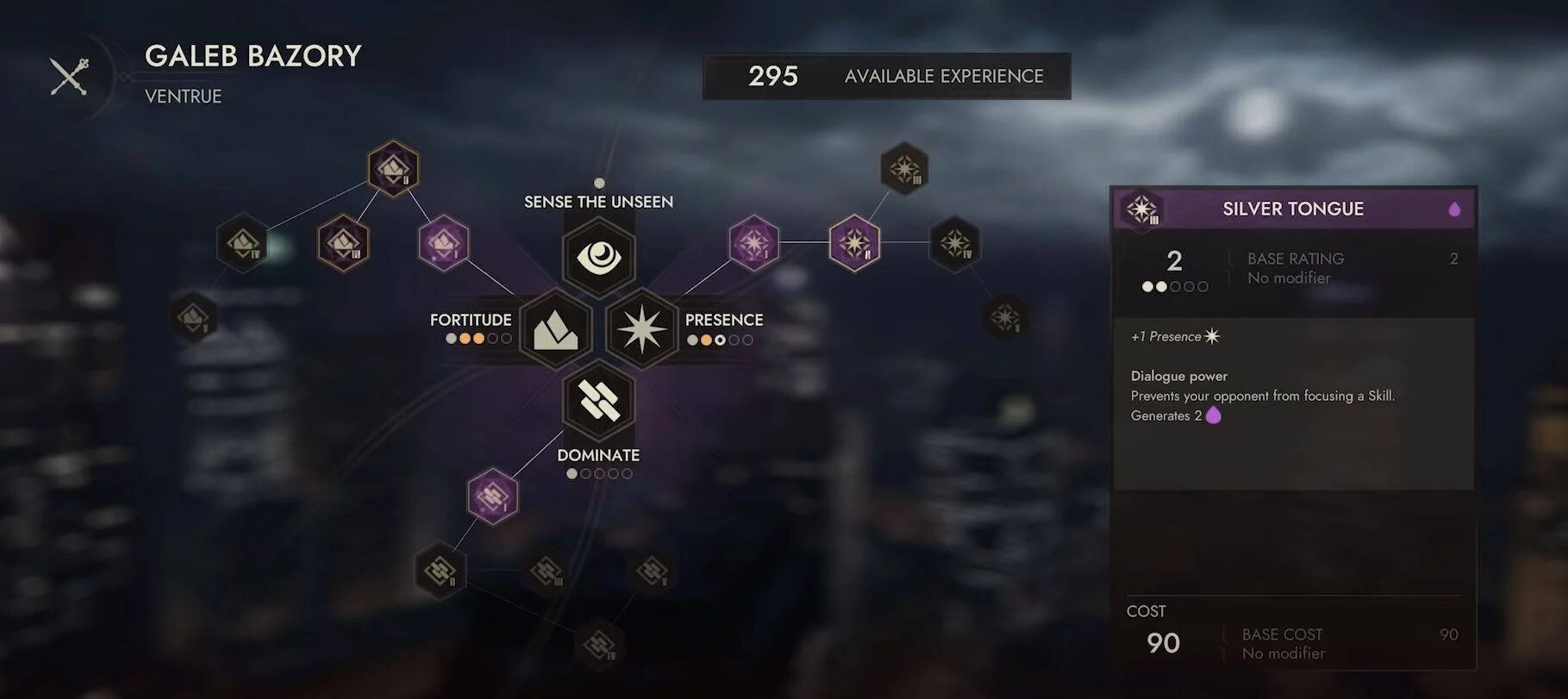Viewport: 1568px width, 699px height.
Task: Open the Fortitude discipline hexagon
Action: [x=556, y=329]
